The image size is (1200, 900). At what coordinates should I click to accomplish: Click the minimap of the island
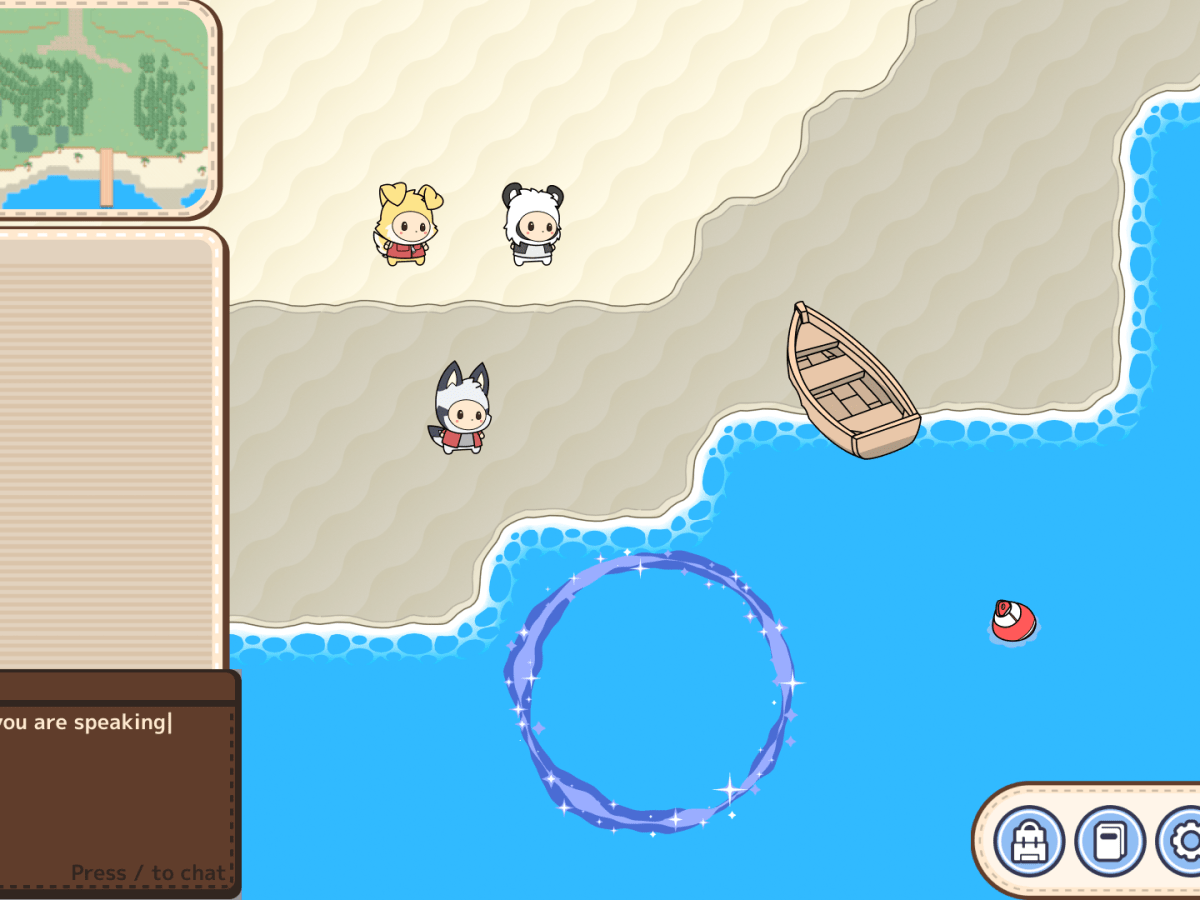104,107
